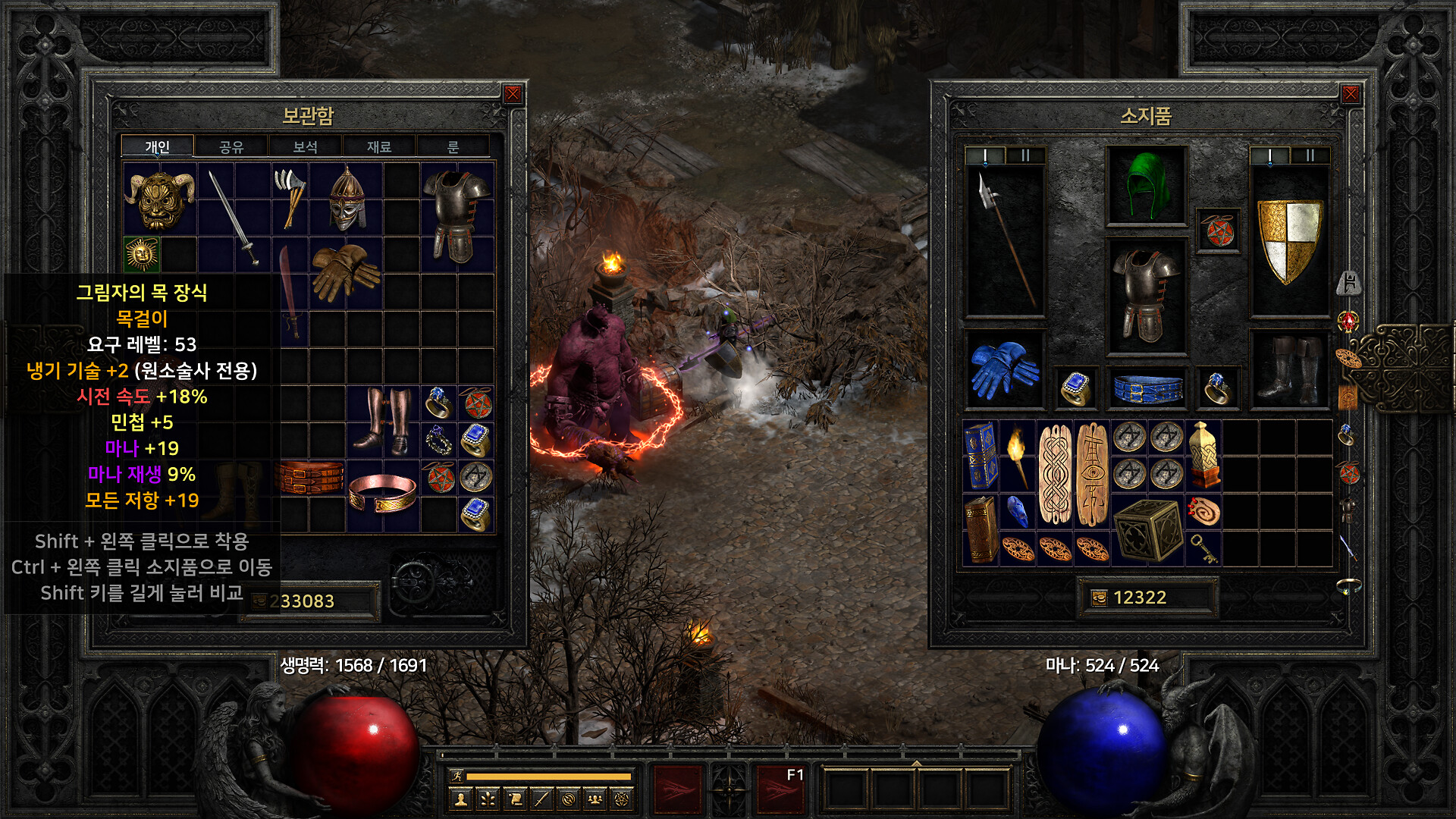Close the stash window

click(x=513, y=94)
